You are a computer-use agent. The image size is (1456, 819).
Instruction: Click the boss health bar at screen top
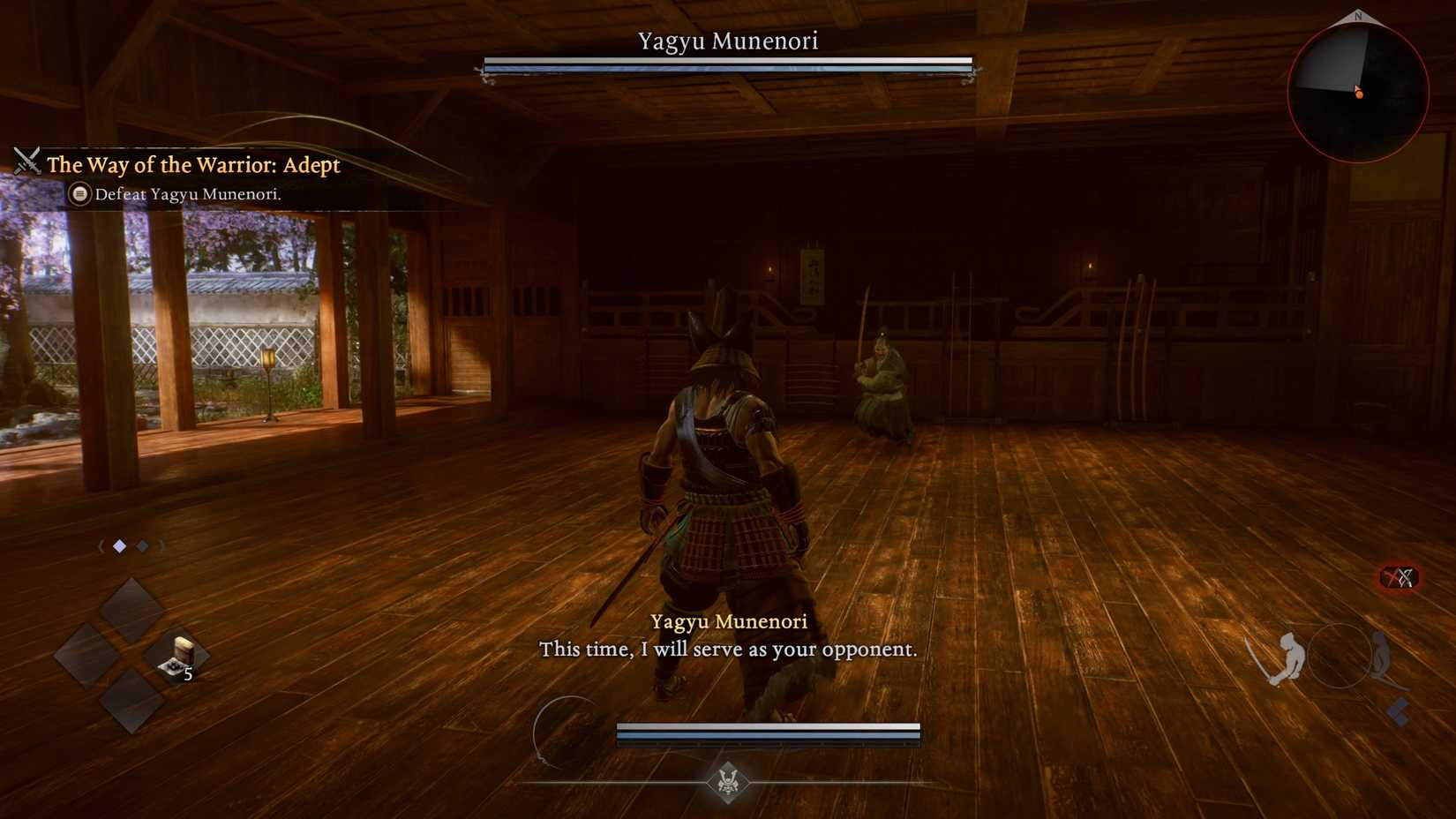click(x=727, y=66)
